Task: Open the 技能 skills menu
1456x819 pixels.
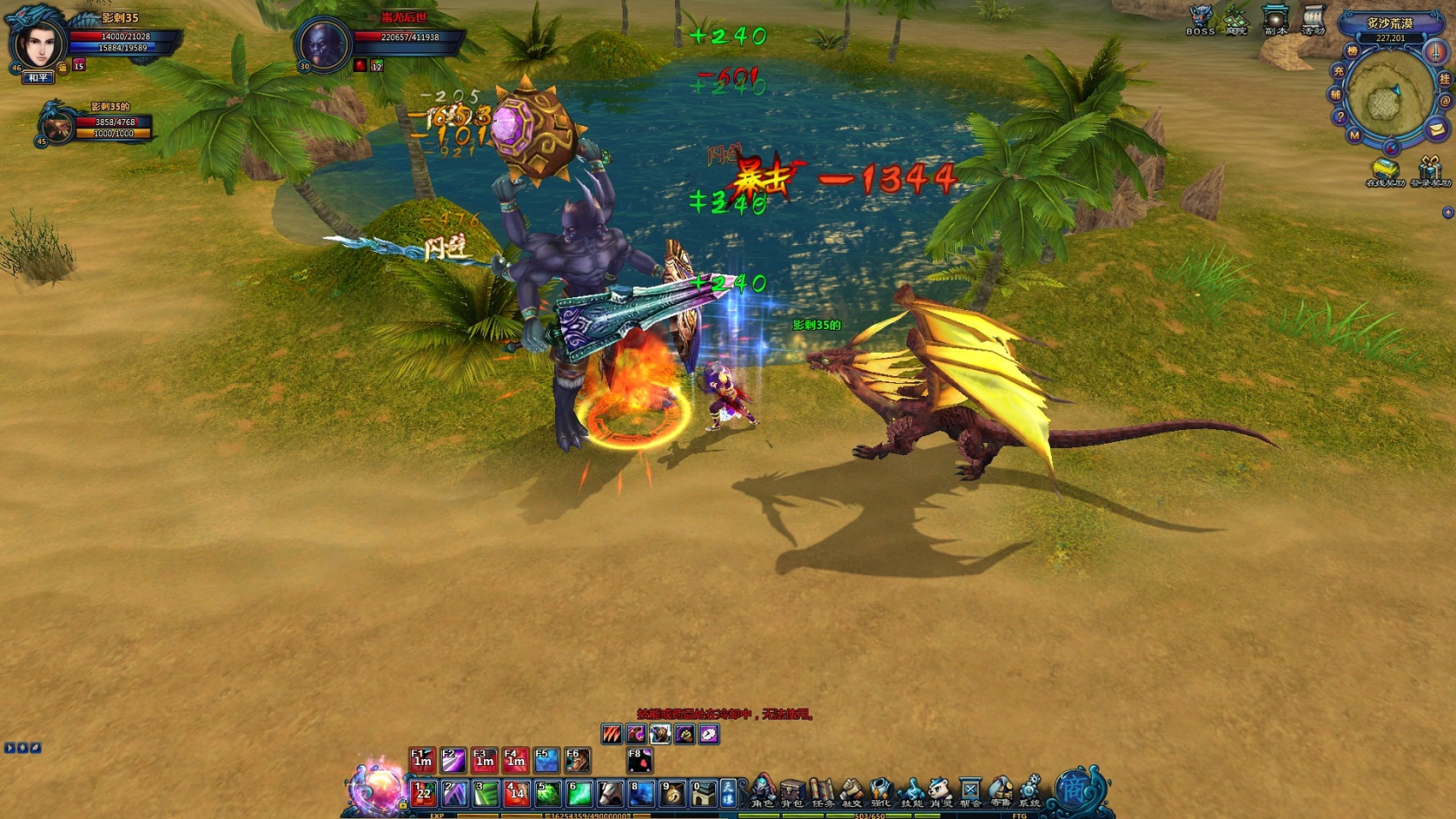Action: [x=911, y=792]
